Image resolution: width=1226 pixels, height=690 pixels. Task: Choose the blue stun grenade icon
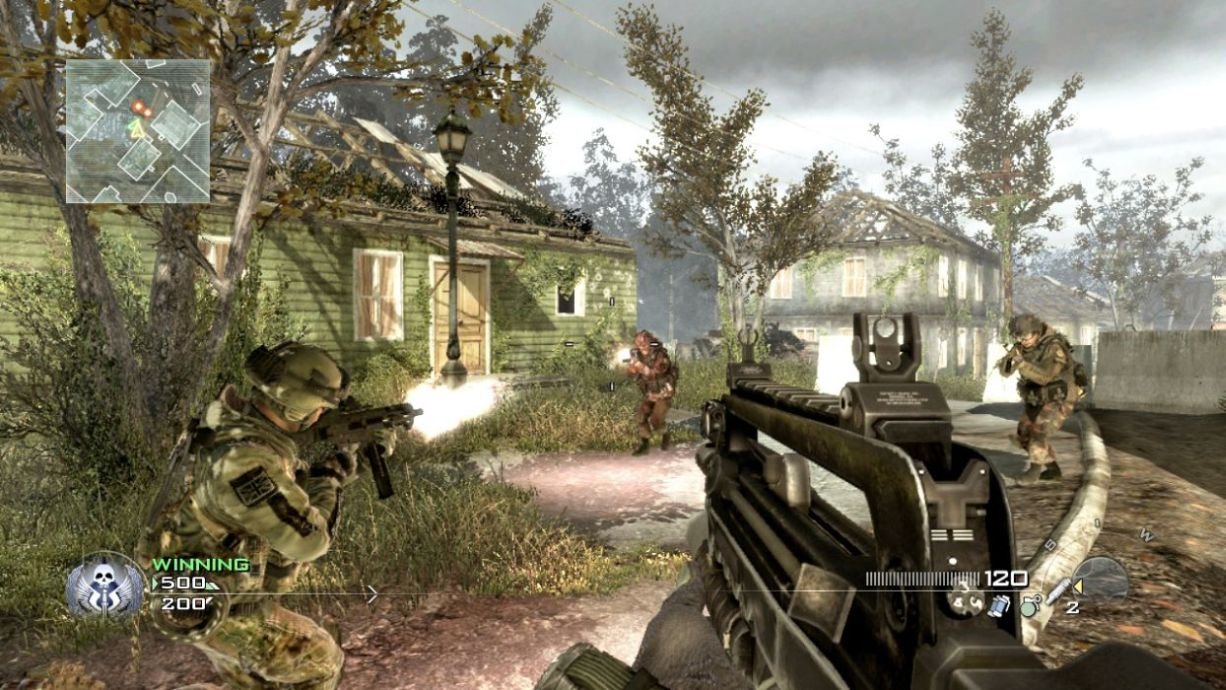[x=999, y=606]
